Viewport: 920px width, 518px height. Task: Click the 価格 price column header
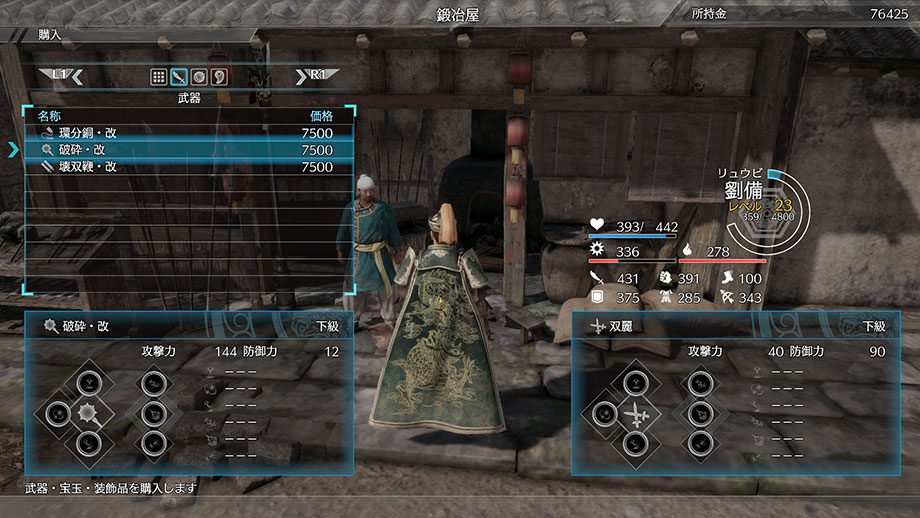point(320,116)
